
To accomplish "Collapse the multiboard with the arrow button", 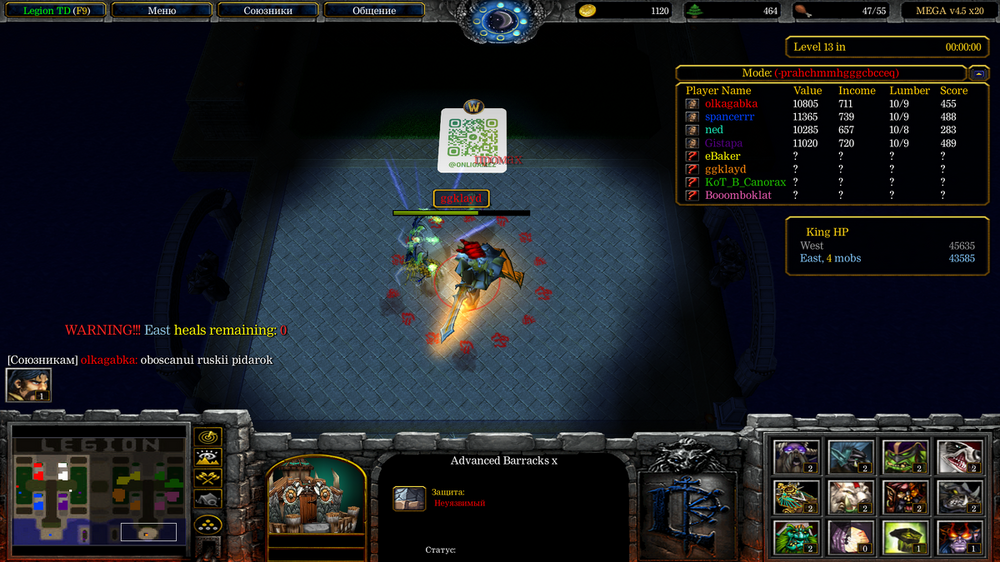I will pos(978,73).
